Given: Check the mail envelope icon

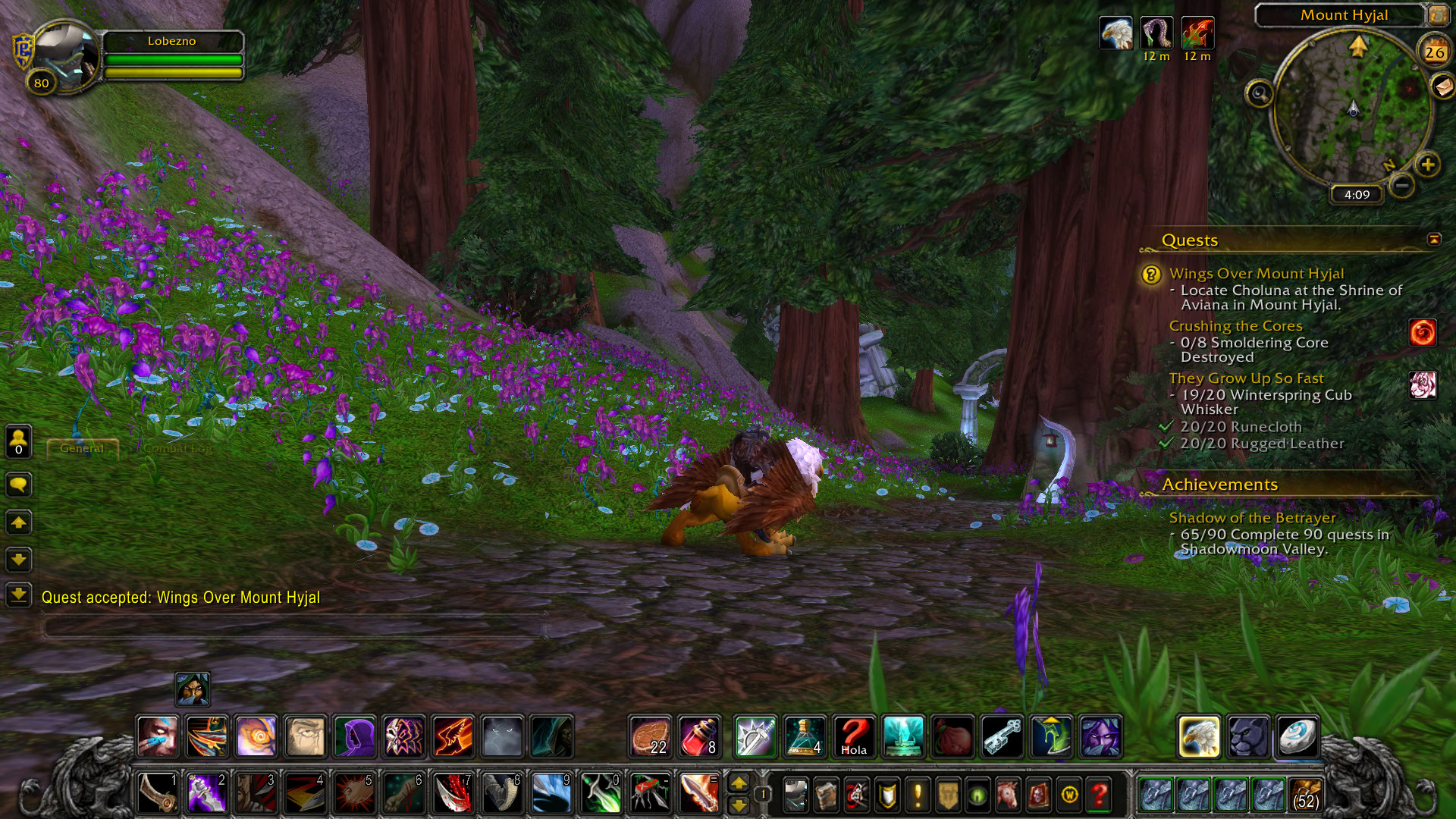Looking at the screenshot, I should click(1442, 86).
